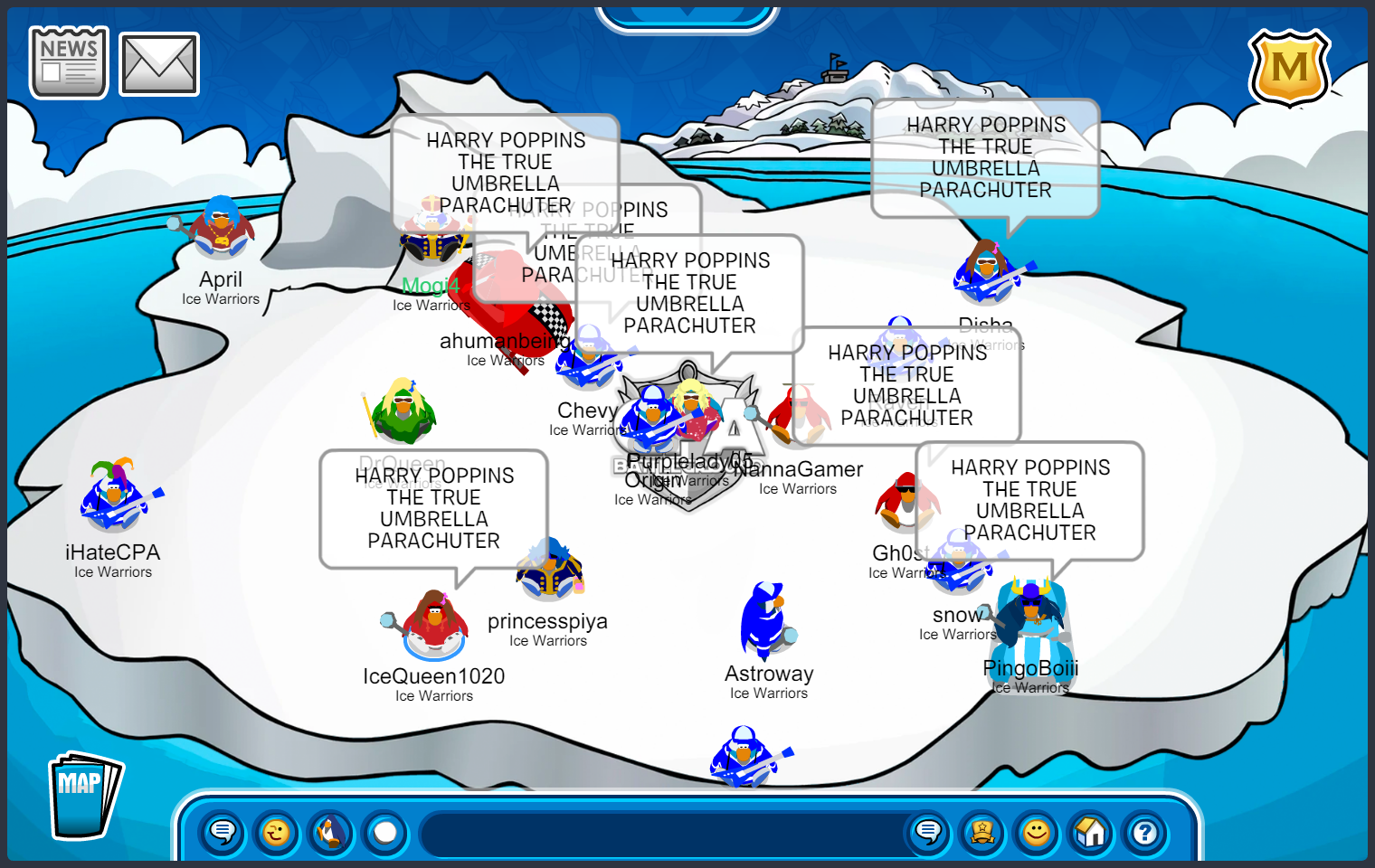This screenshot has height=868, width=1375.
Task: Open the help question mark
Action: coord(1145,832)
